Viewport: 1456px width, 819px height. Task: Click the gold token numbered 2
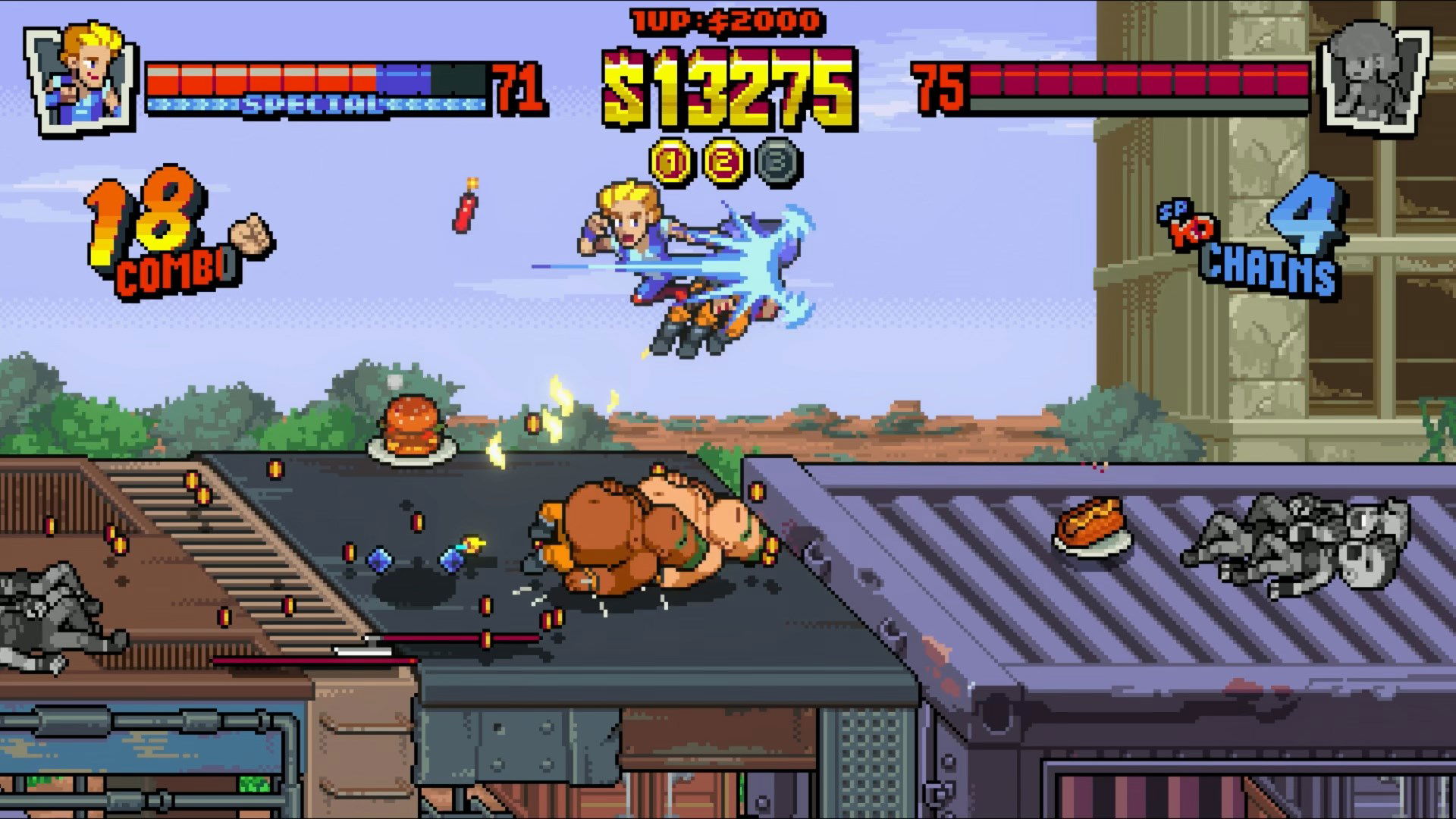[726, 162]
